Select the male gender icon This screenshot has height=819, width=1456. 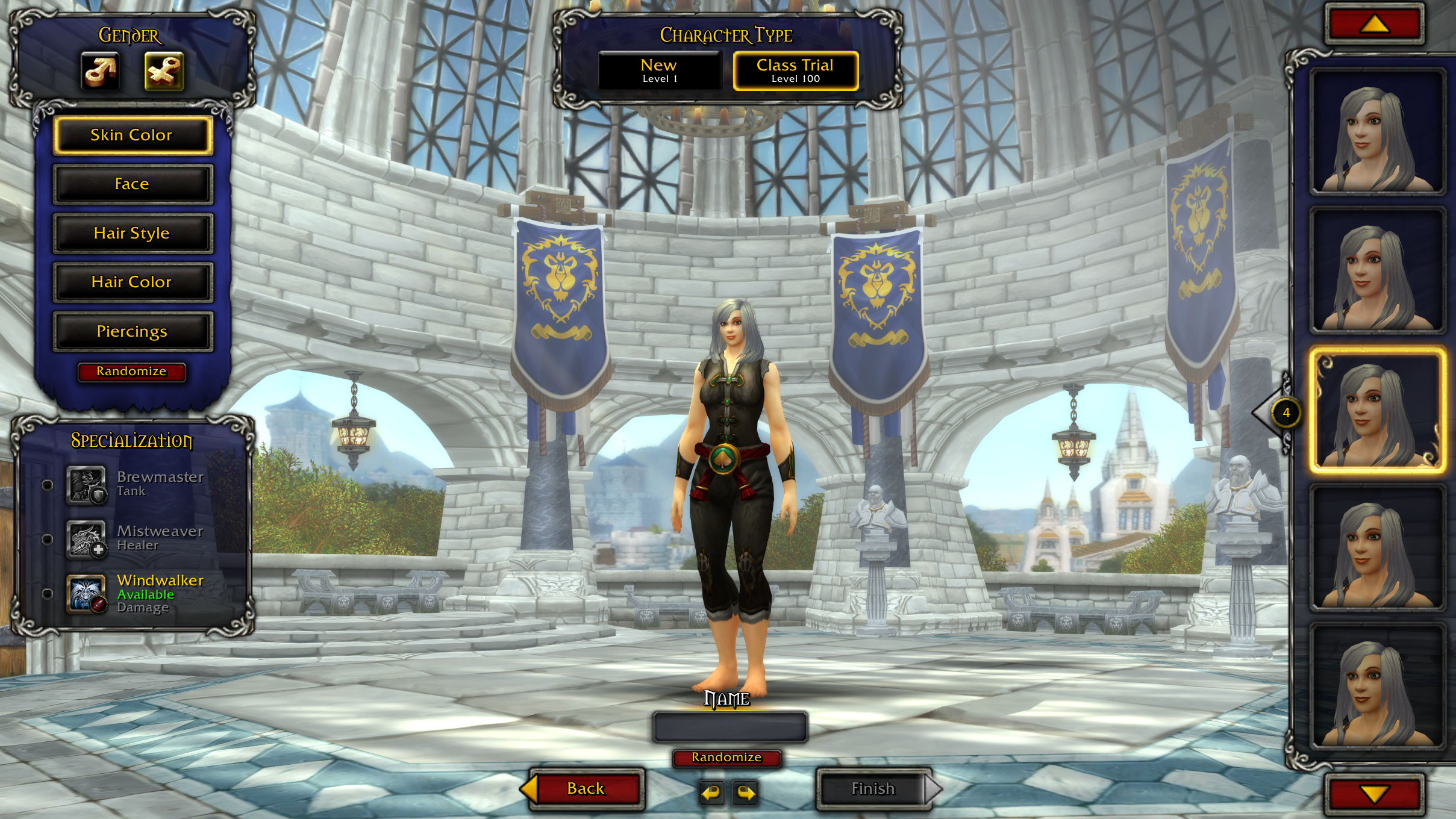(101, 71)
